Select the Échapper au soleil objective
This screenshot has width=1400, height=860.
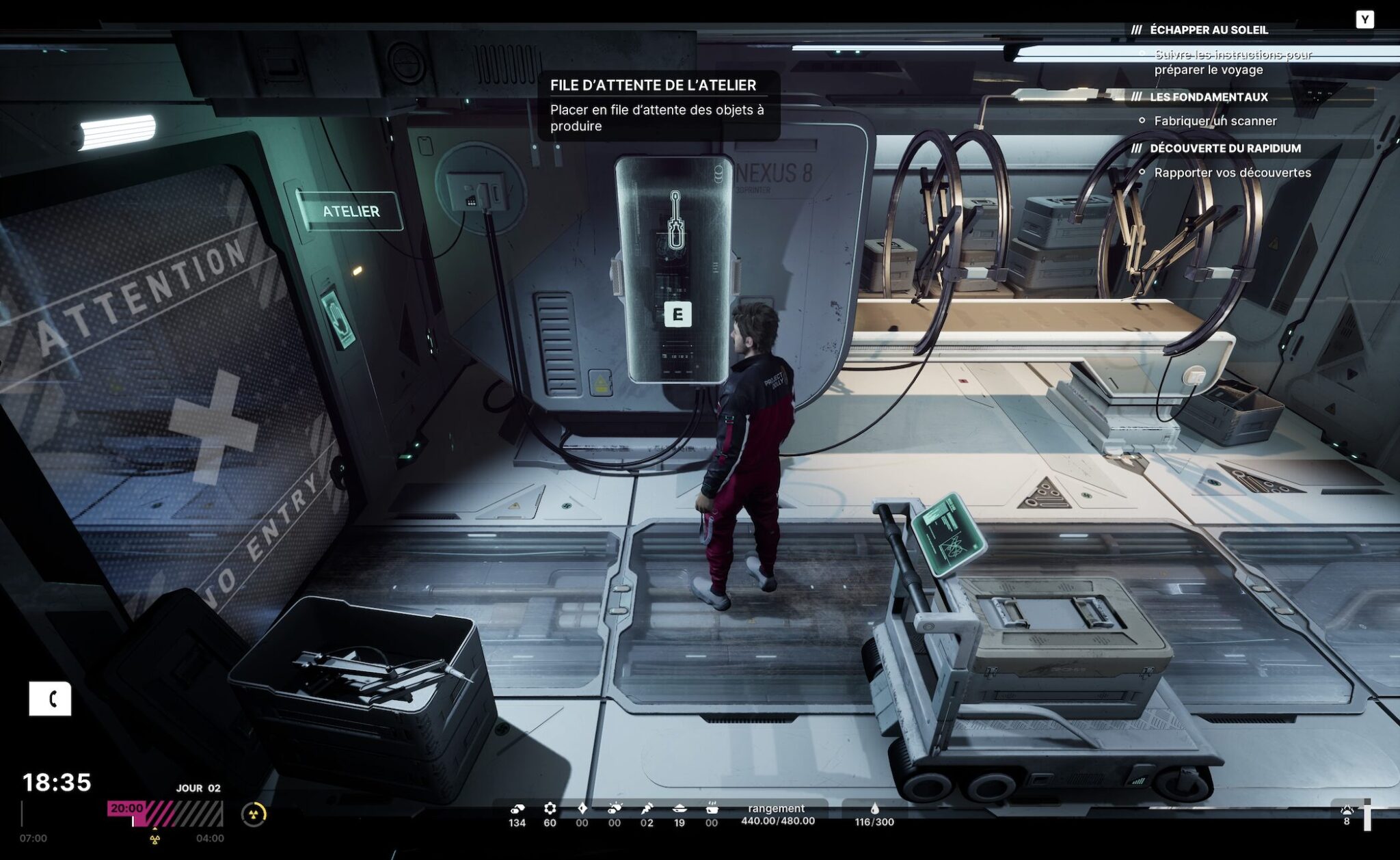tap(1209, 30)
